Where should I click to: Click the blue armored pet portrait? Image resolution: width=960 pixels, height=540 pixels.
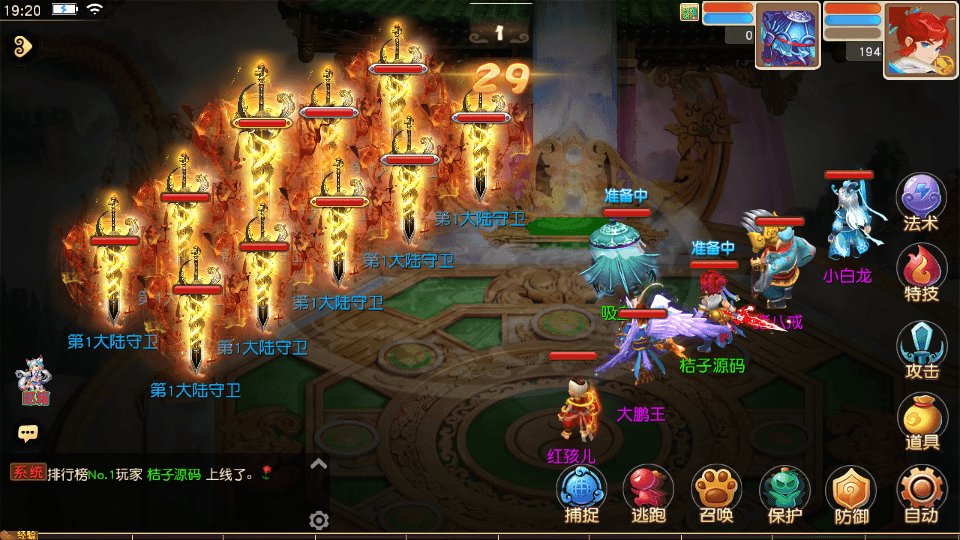point(788,36)
